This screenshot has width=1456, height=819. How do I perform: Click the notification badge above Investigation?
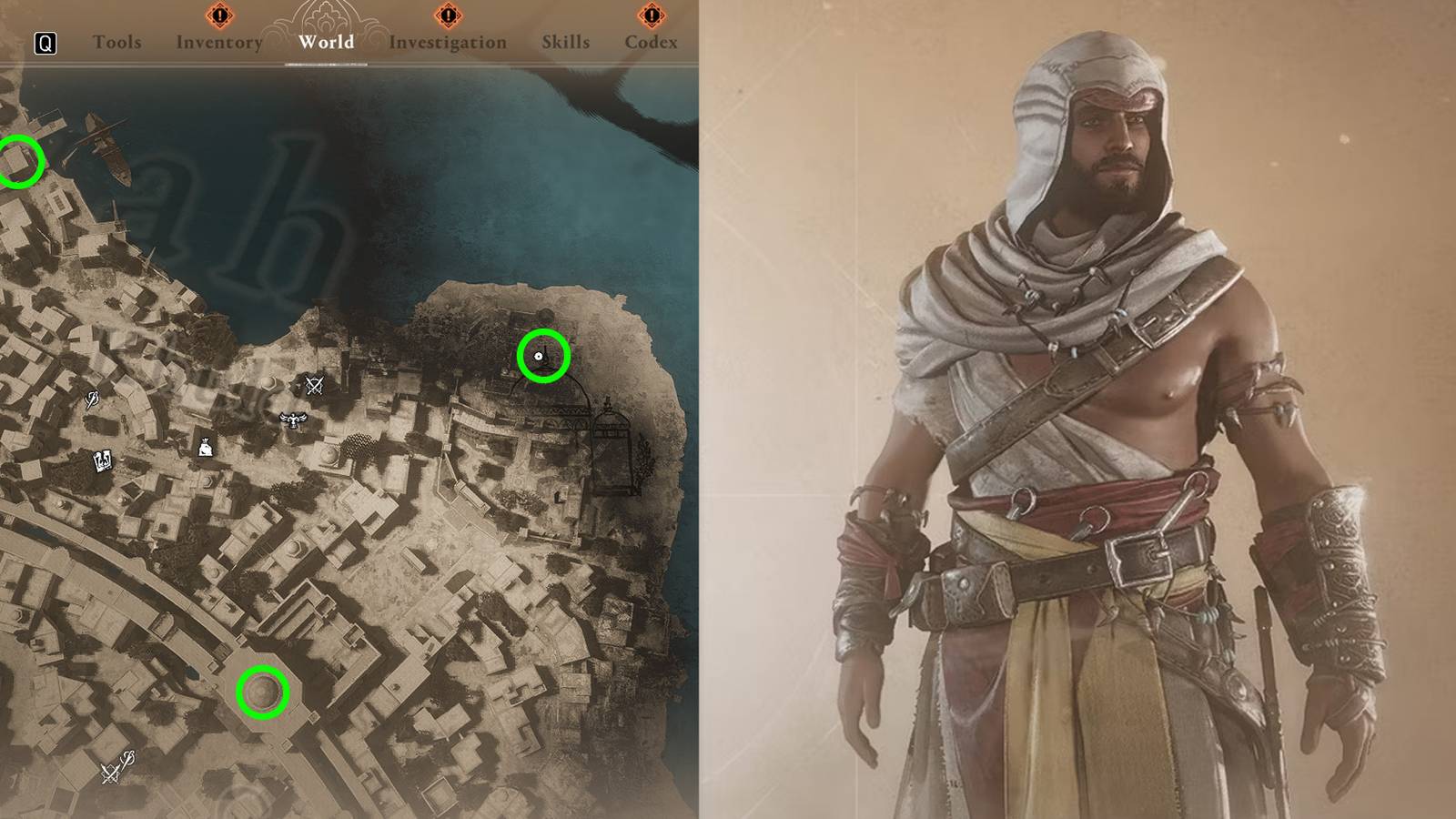447,14
